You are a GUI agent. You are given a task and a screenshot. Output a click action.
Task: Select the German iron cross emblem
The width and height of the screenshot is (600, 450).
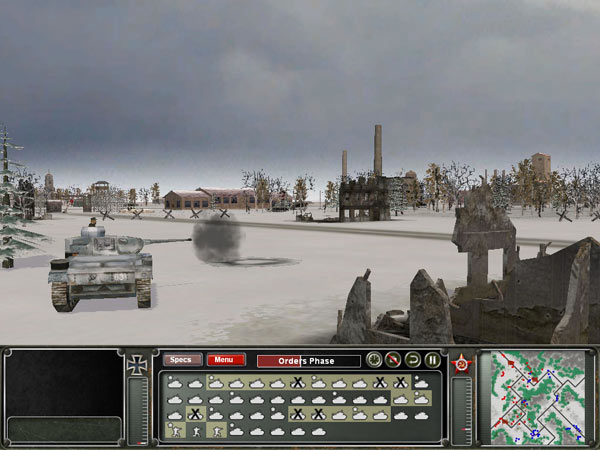point(139,366)
